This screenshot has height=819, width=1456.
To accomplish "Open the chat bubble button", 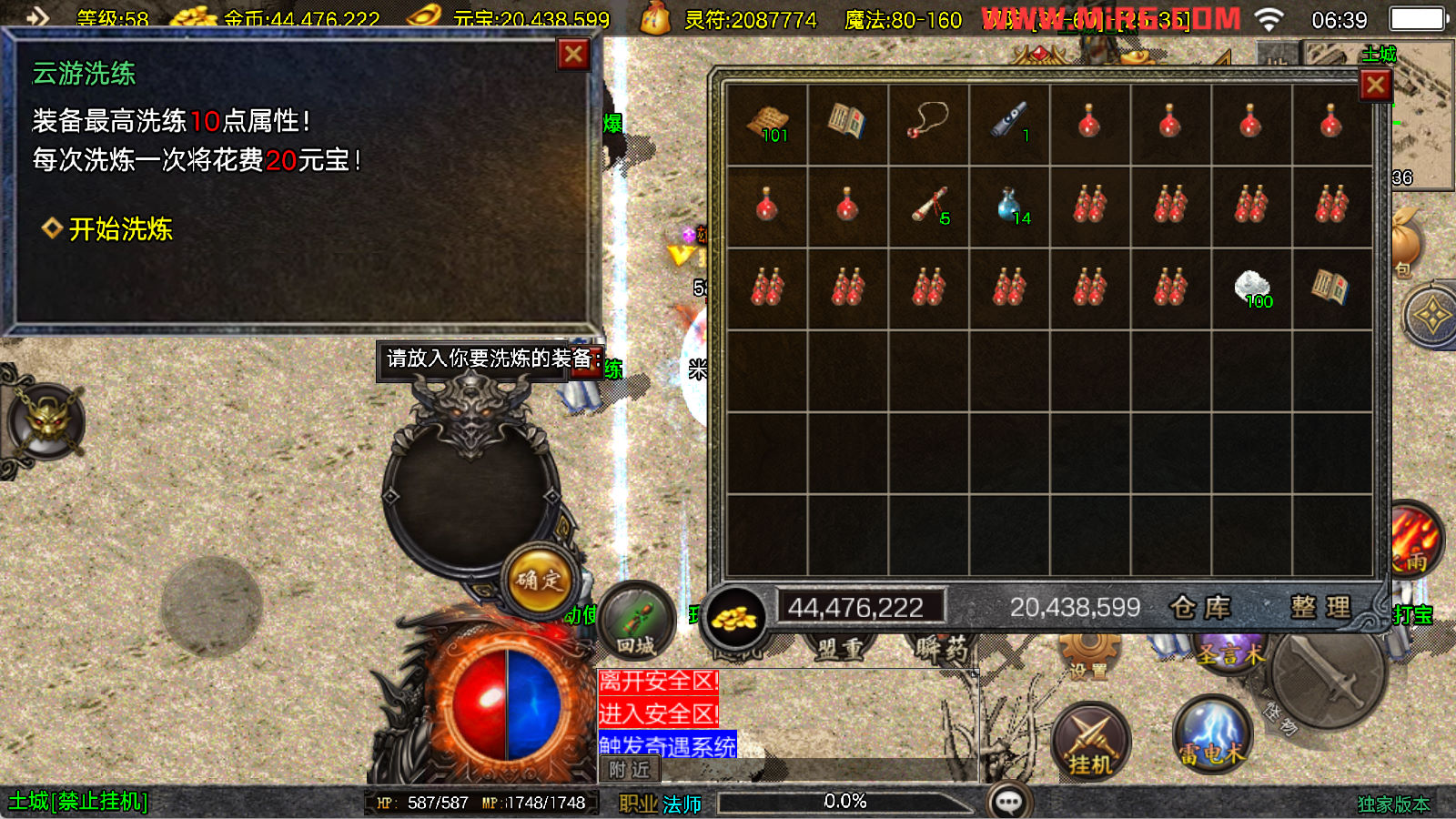I will (1008, 802).
